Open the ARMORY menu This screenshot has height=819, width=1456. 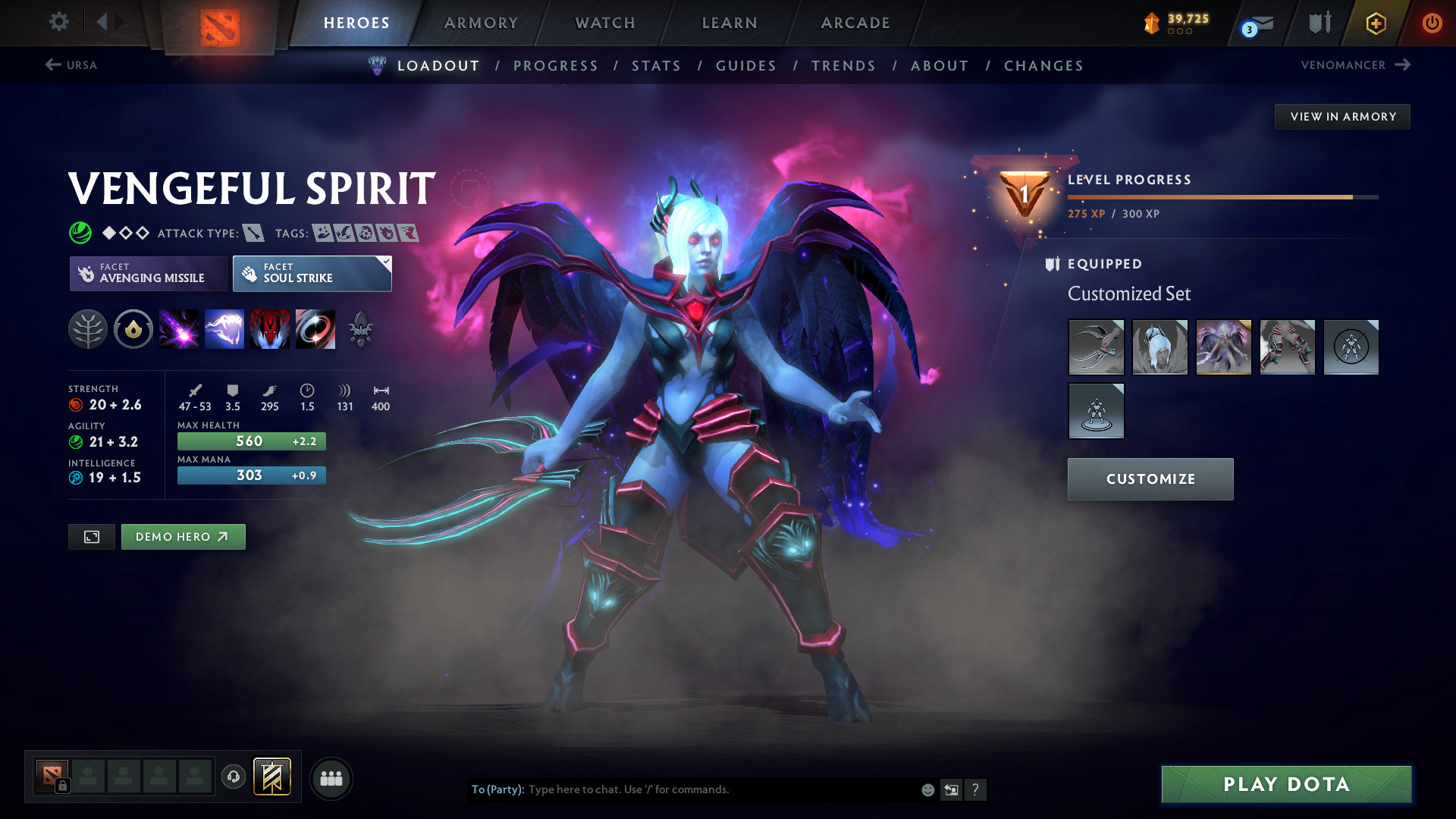[480, 23]
